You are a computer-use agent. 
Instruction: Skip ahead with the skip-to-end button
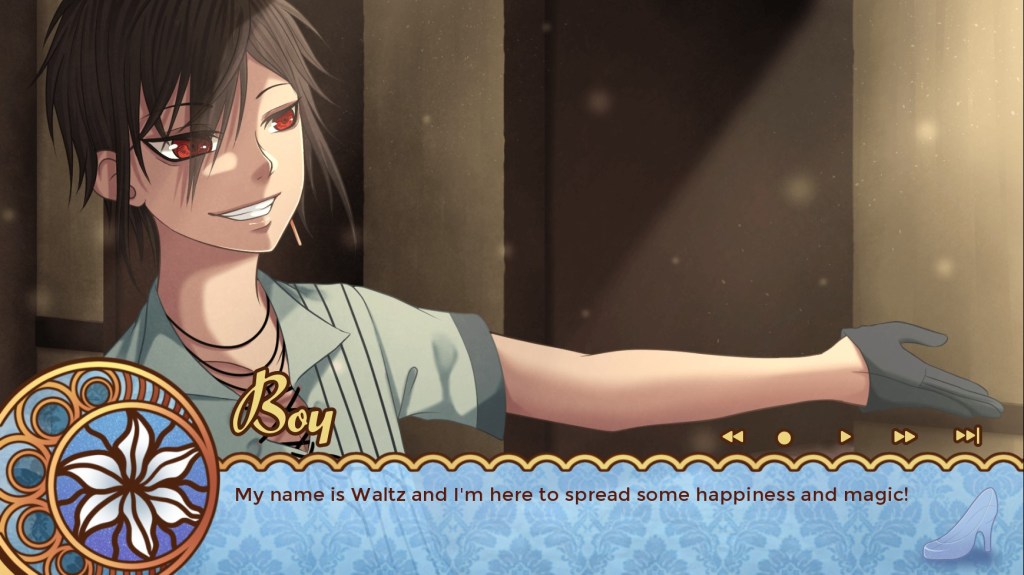[967, 435]
